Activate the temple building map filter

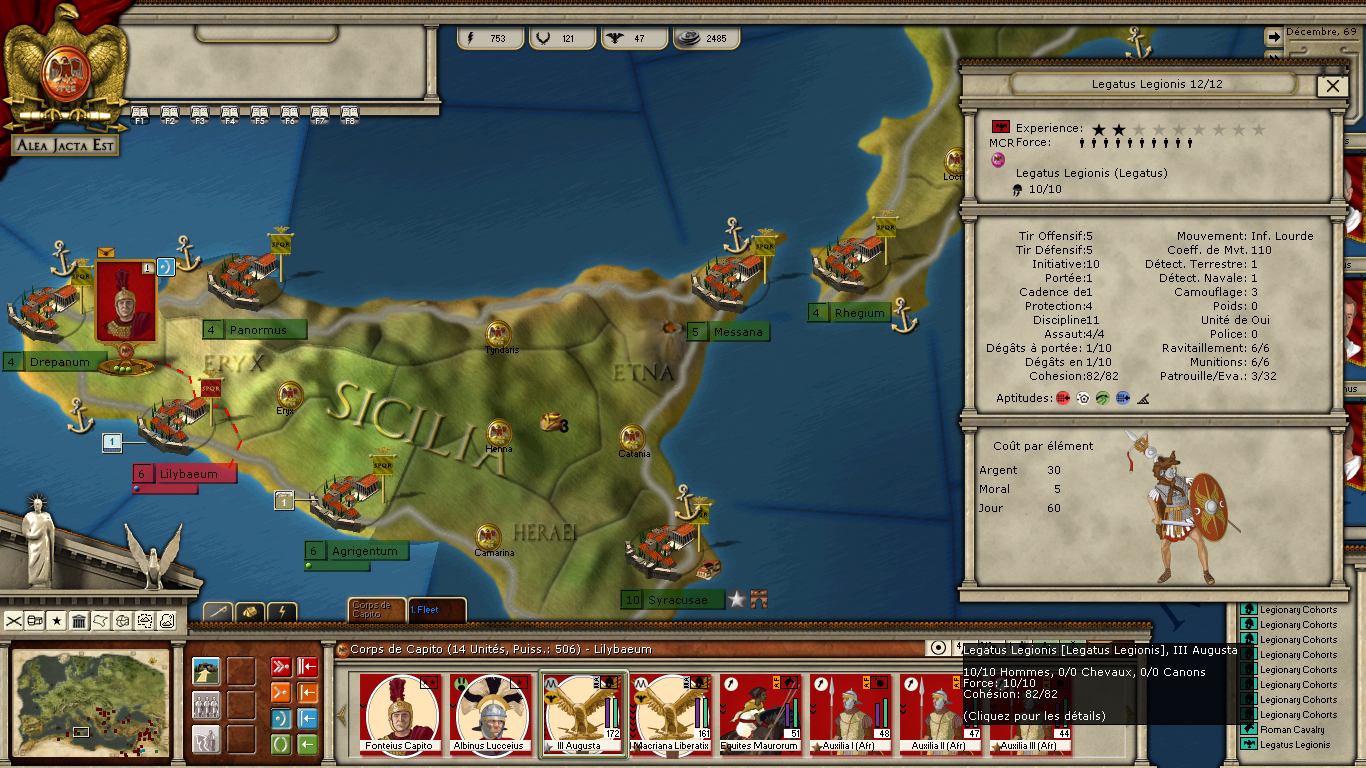coord(79,621)
